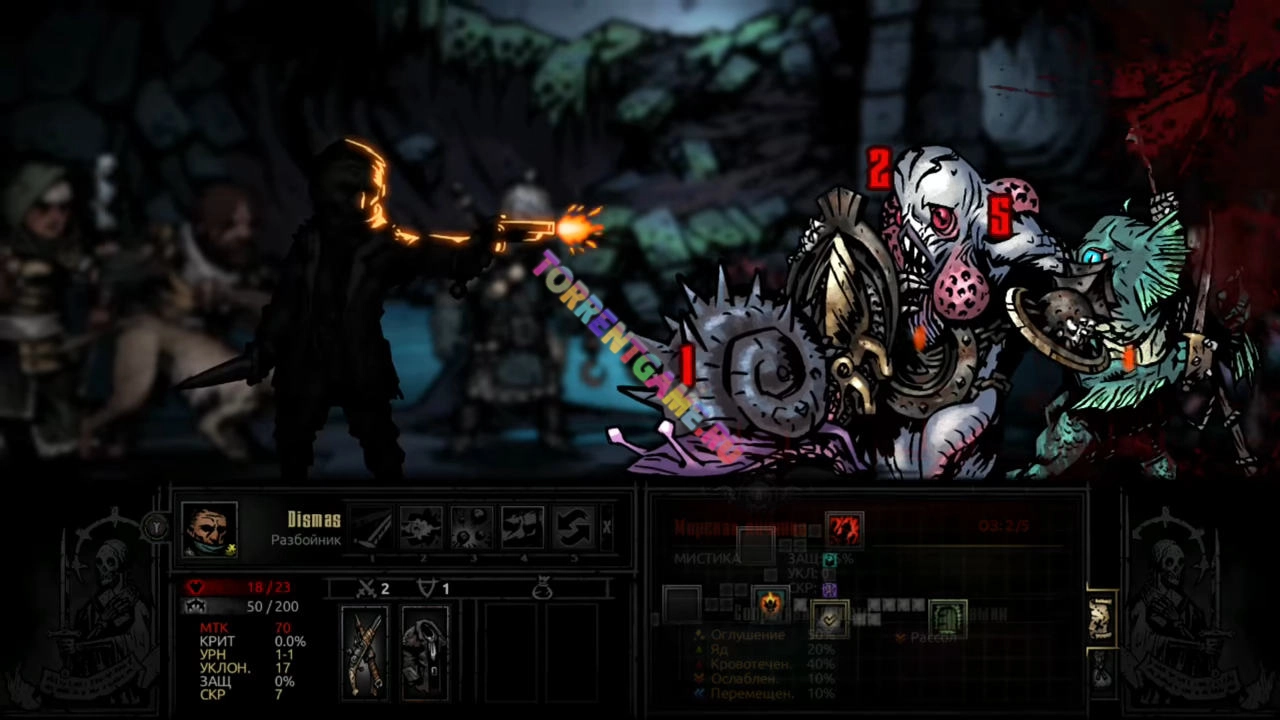Click Dismas's hero portrait
The width and height of the screenshot is (1280, 720).
pyautogui.click(x=210, y=528)
